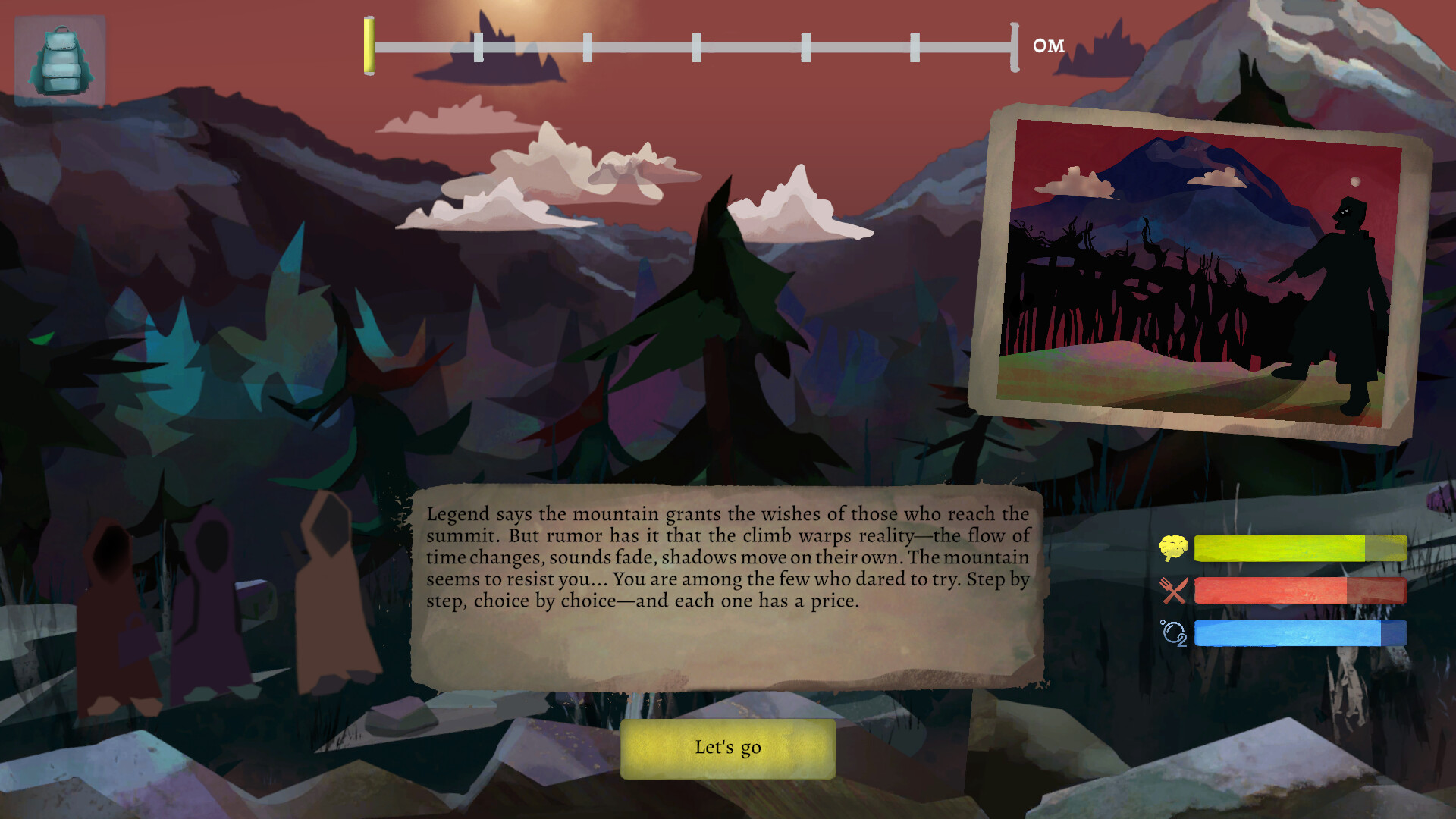This screenshot has width=1456, height=819.
Task: Open the backpack panel in the top left corner
Action: 59,59
